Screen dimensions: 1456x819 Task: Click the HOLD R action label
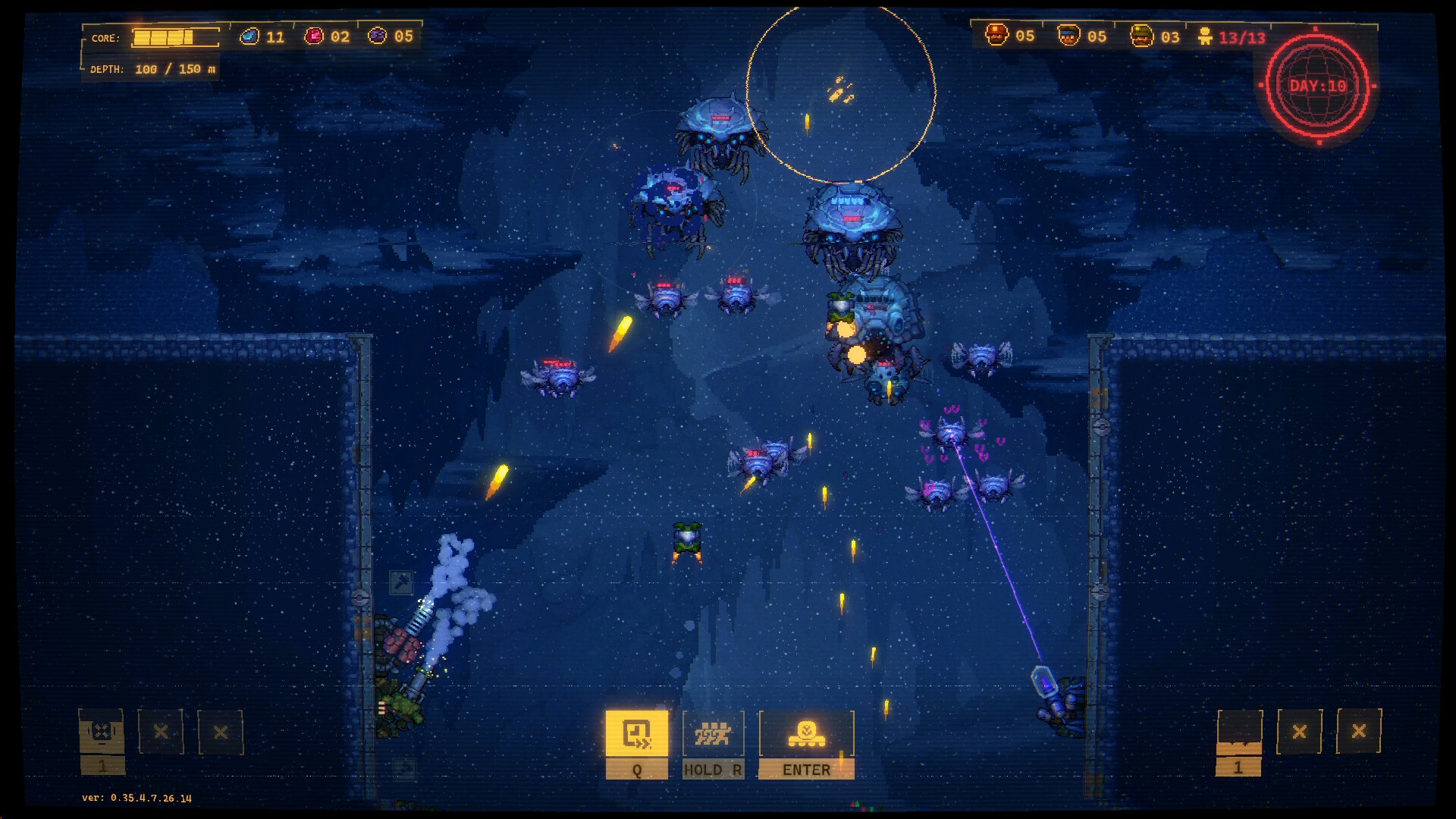[x=712, y=770]
